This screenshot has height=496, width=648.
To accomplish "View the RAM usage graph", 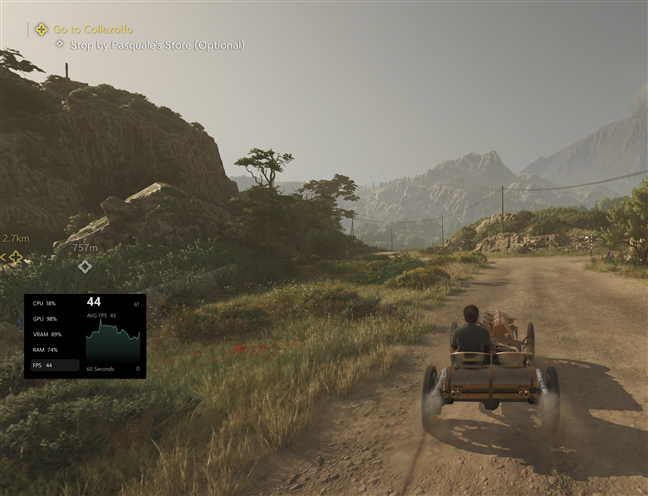I will pyautogui.click(x=45, y=350).
